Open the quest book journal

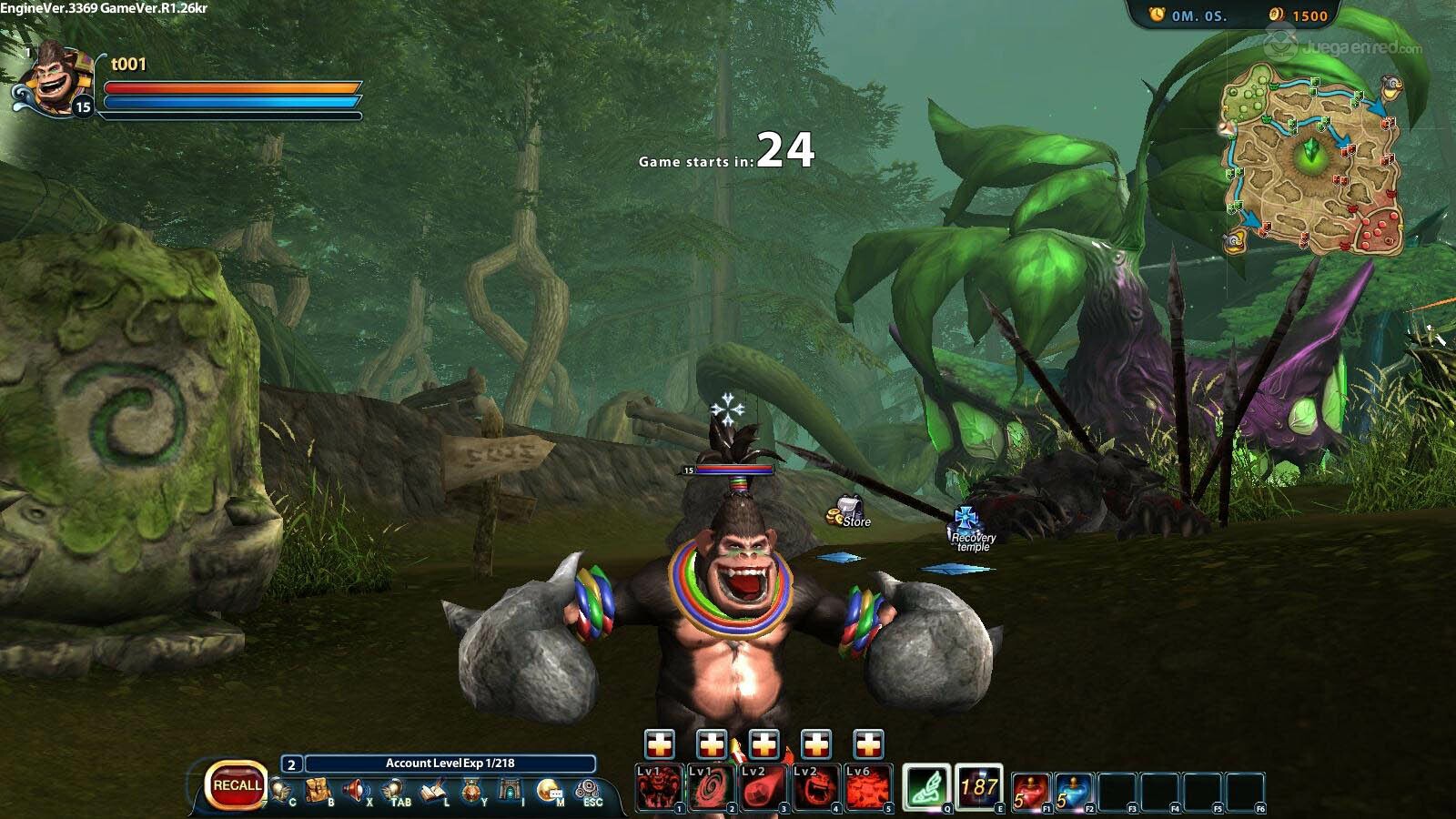(433, 790)
